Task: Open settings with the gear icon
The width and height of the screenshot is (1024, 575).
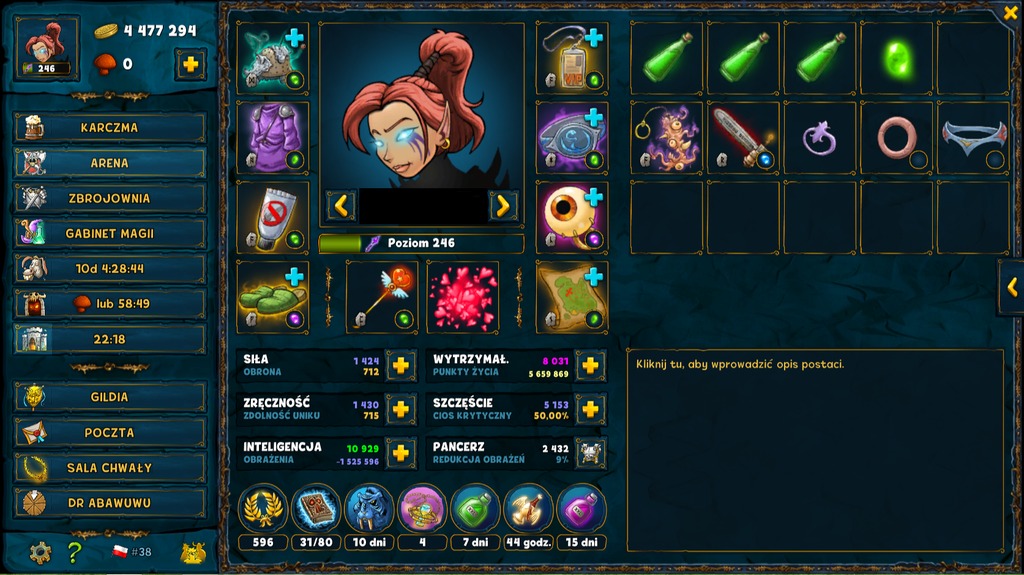Action: tap(40, 552)
